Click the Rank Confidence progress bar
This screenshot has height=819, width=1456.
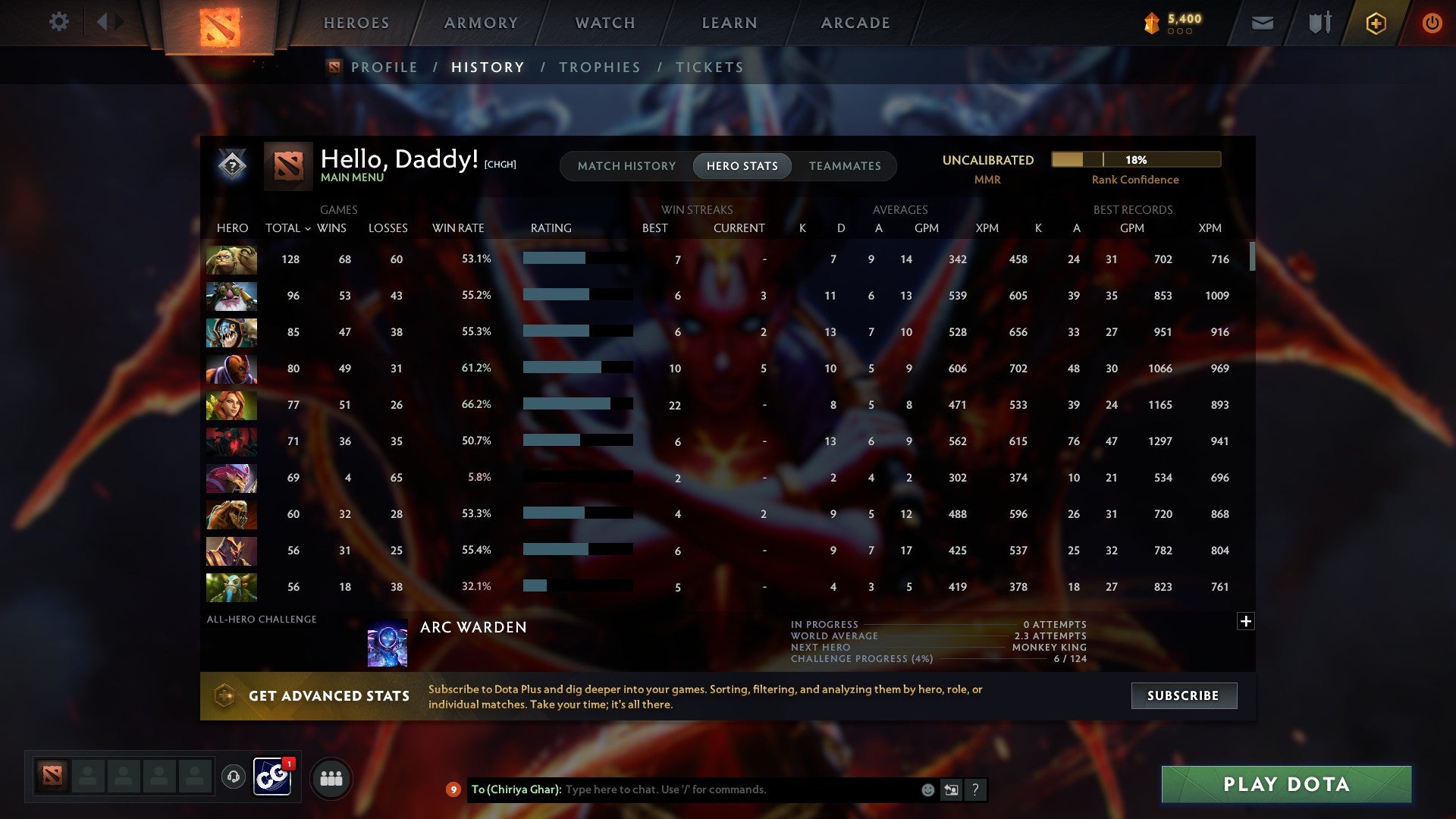click(x=1134, y=160)
